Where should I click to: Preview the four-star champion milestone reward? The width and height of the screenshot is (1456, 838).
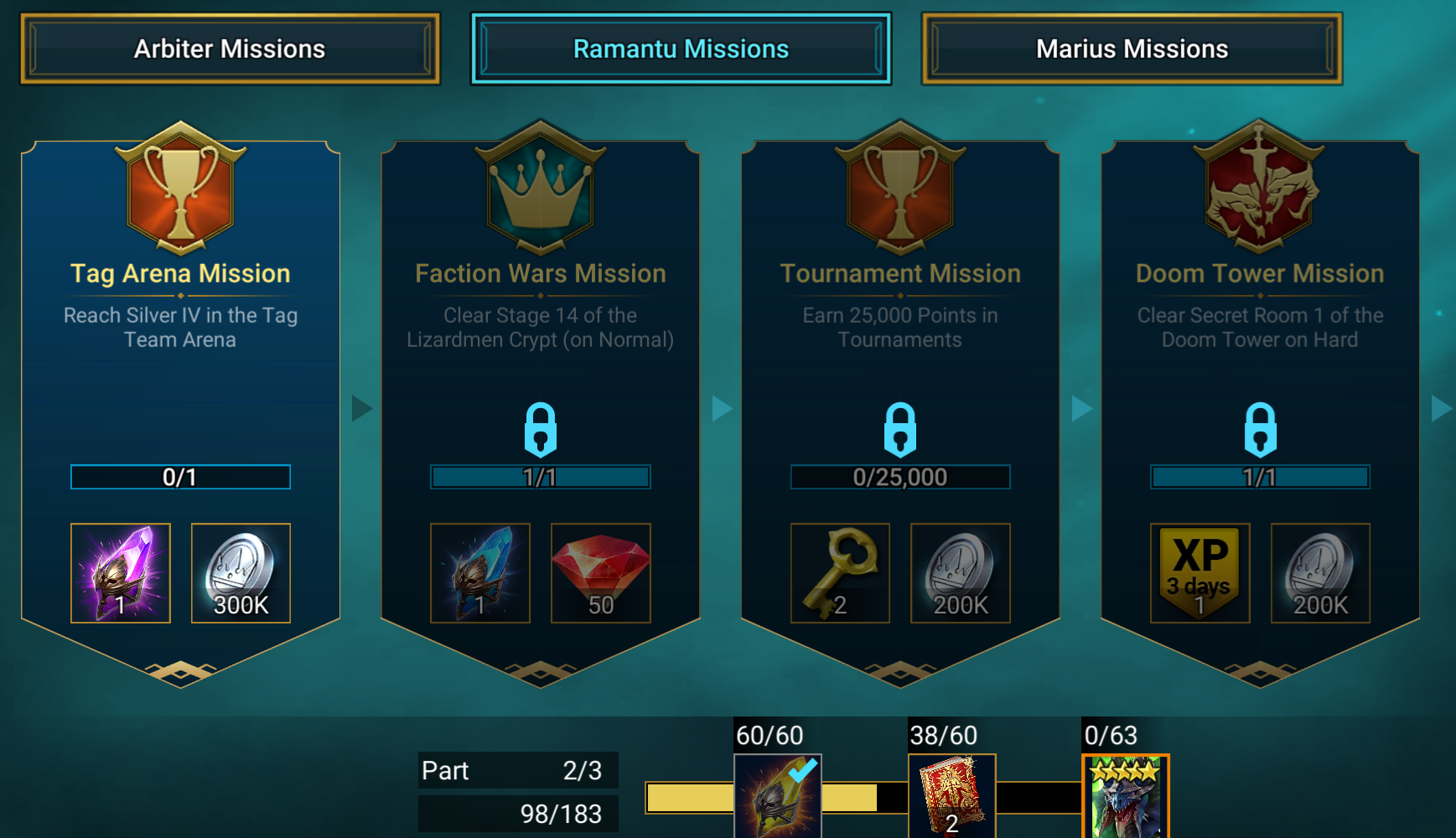point(1125,796)
